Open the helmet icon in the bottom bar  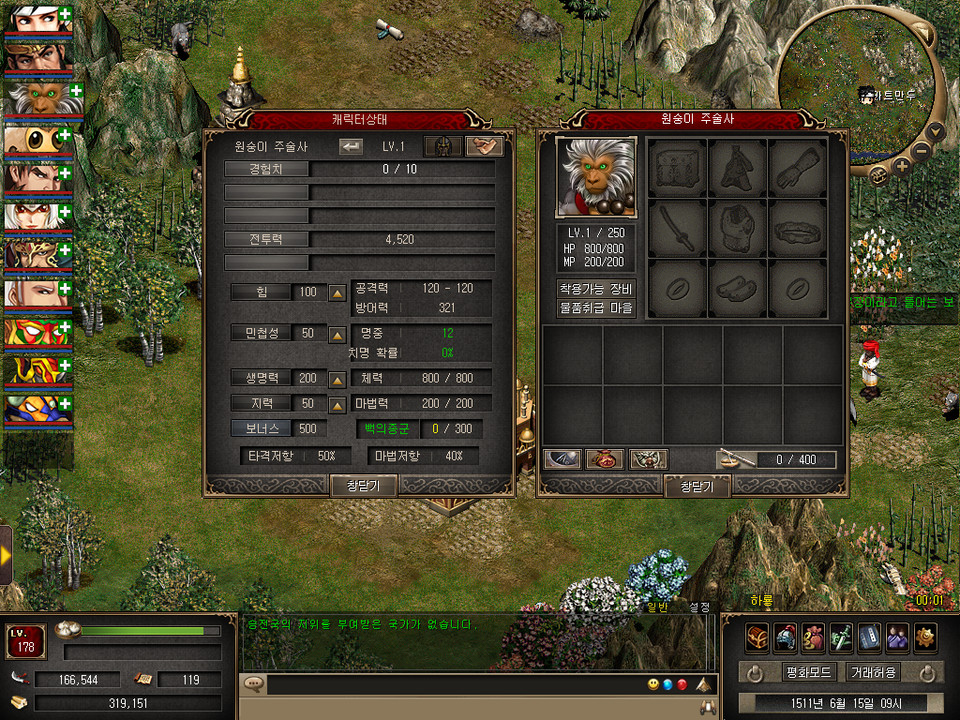(x=785, y=637)
